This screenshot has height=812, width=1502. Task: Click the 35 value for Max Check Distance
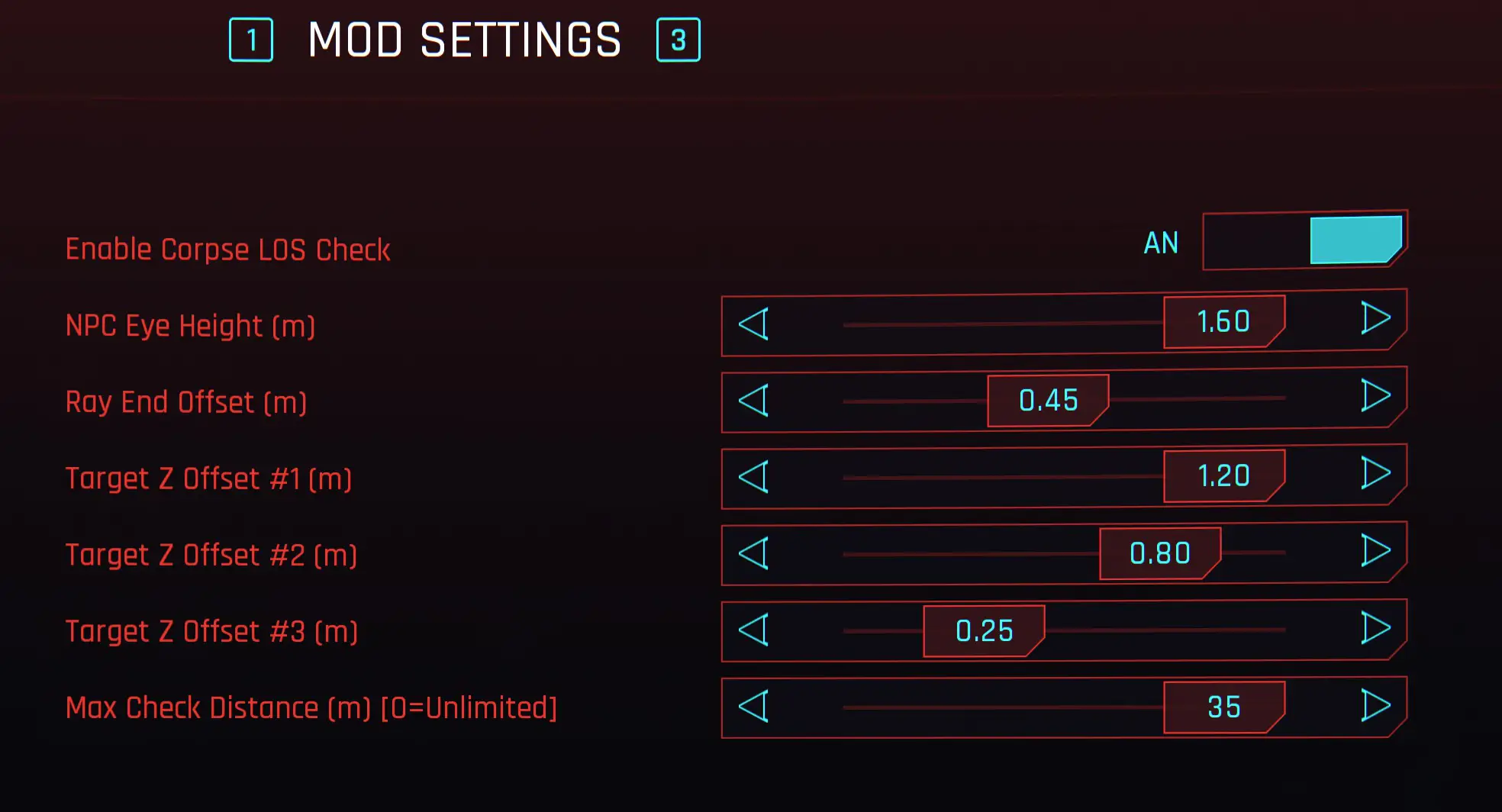1223,707
